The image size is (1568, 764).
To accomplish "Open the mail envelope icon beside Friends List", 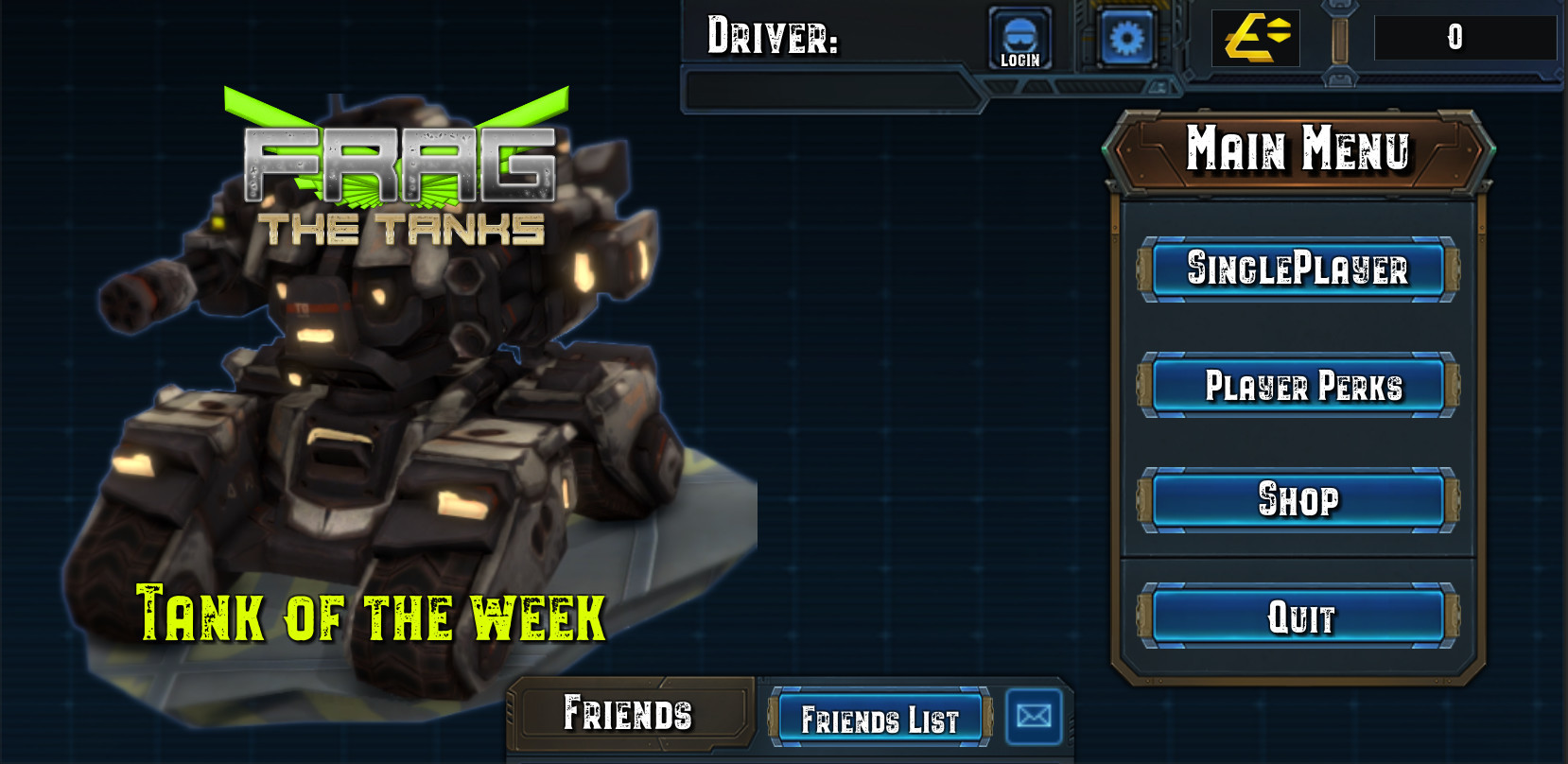I will point(1035,718).
